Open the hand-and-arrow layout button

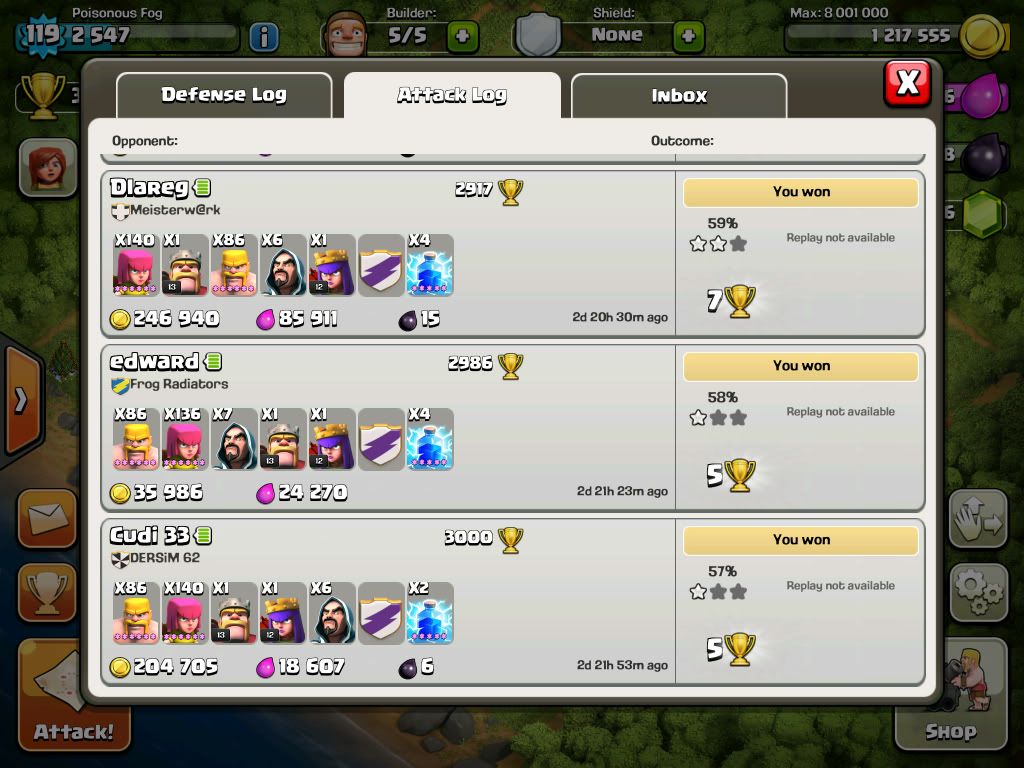[978, 519]
